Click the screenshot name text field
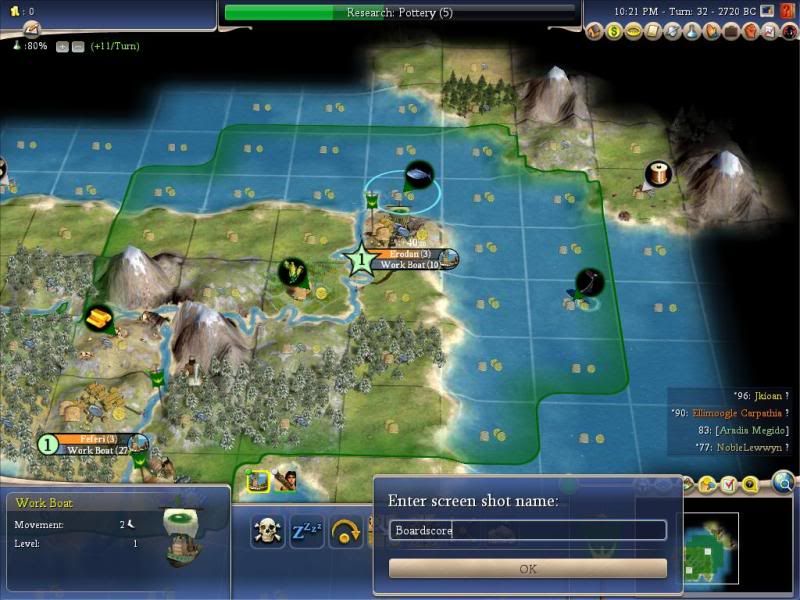 click(527, 530)
